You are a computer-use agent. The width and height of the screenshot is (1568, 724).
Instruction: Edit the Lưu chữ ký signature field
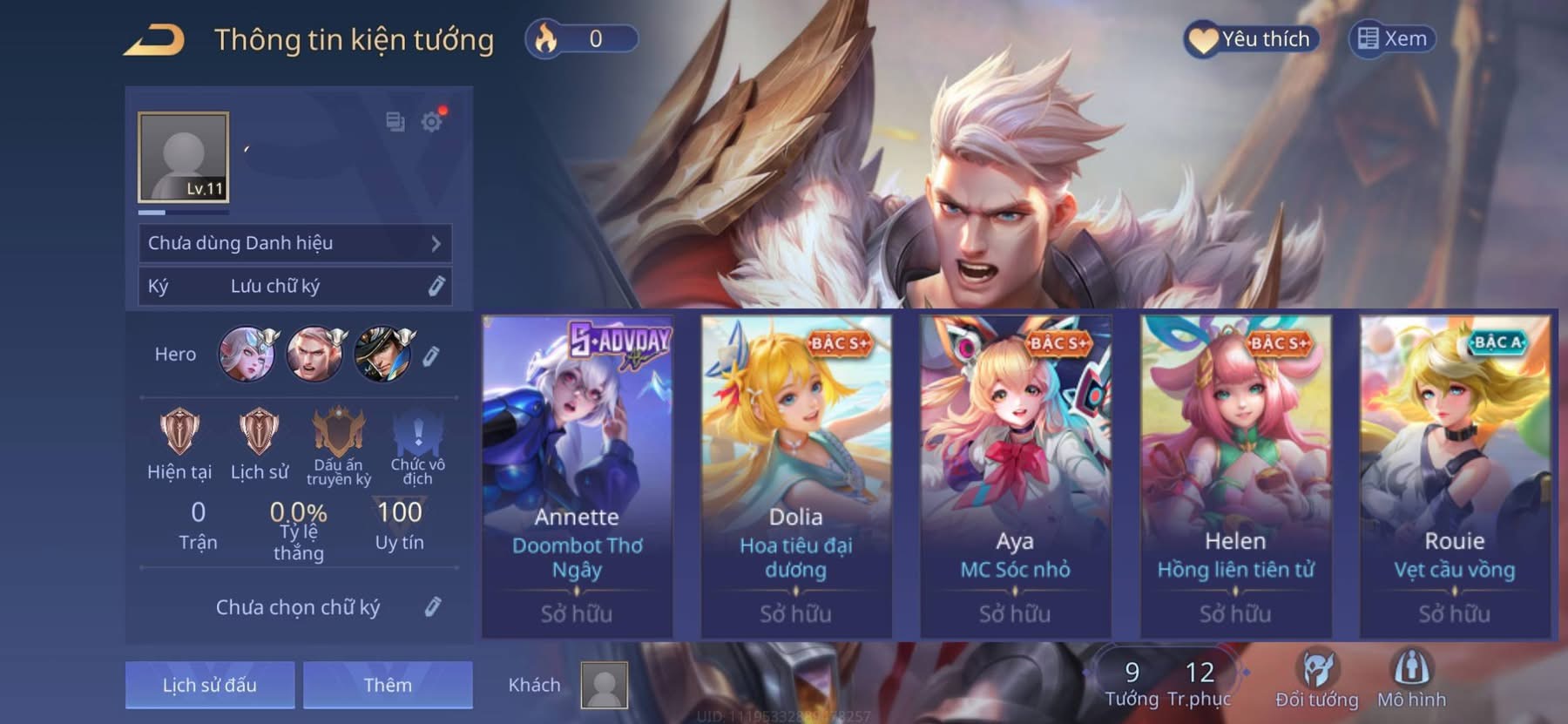tap(436, 286)
